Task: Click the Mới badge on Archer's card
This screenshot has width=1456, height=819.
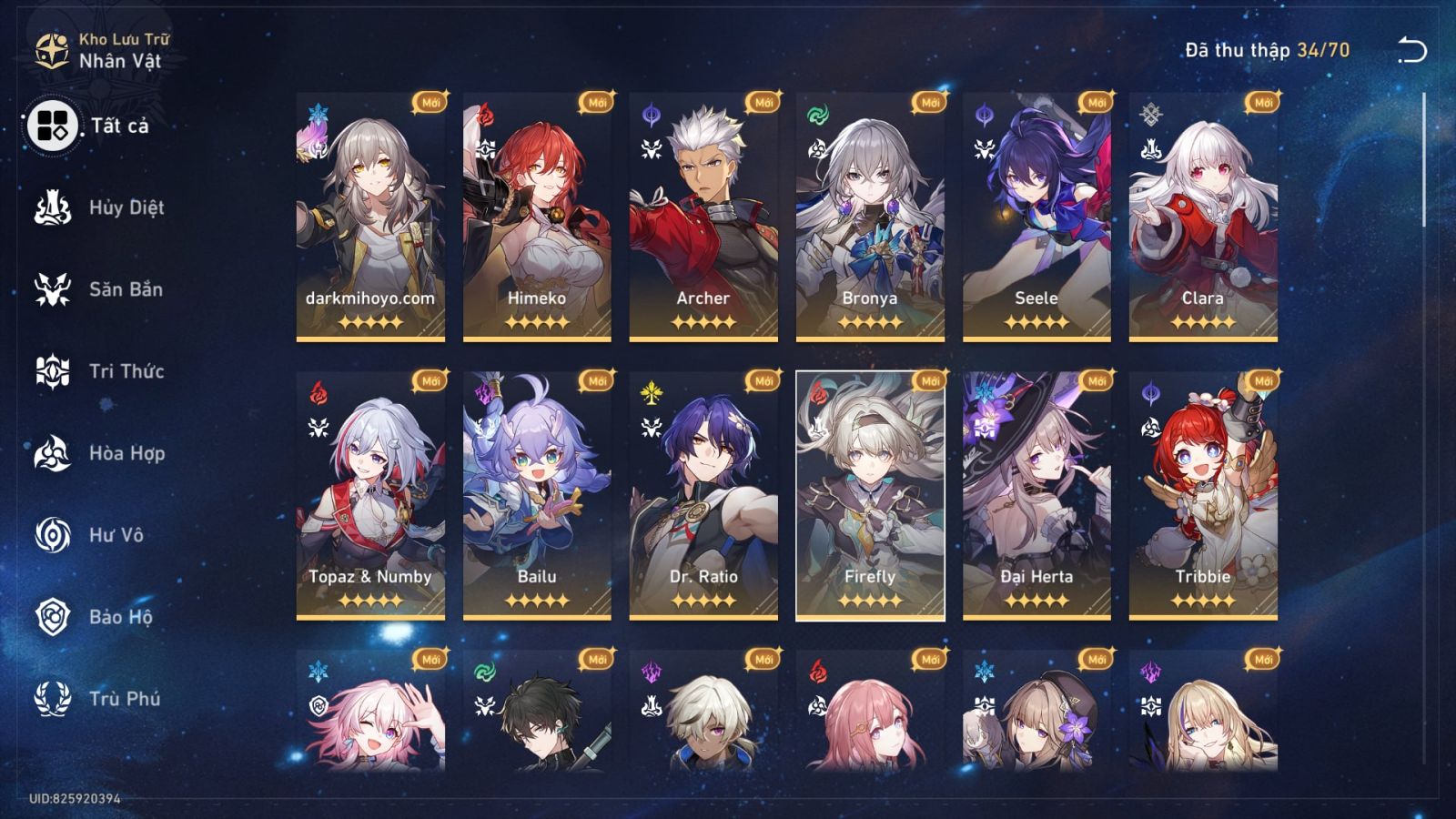Action: (762, 102)
